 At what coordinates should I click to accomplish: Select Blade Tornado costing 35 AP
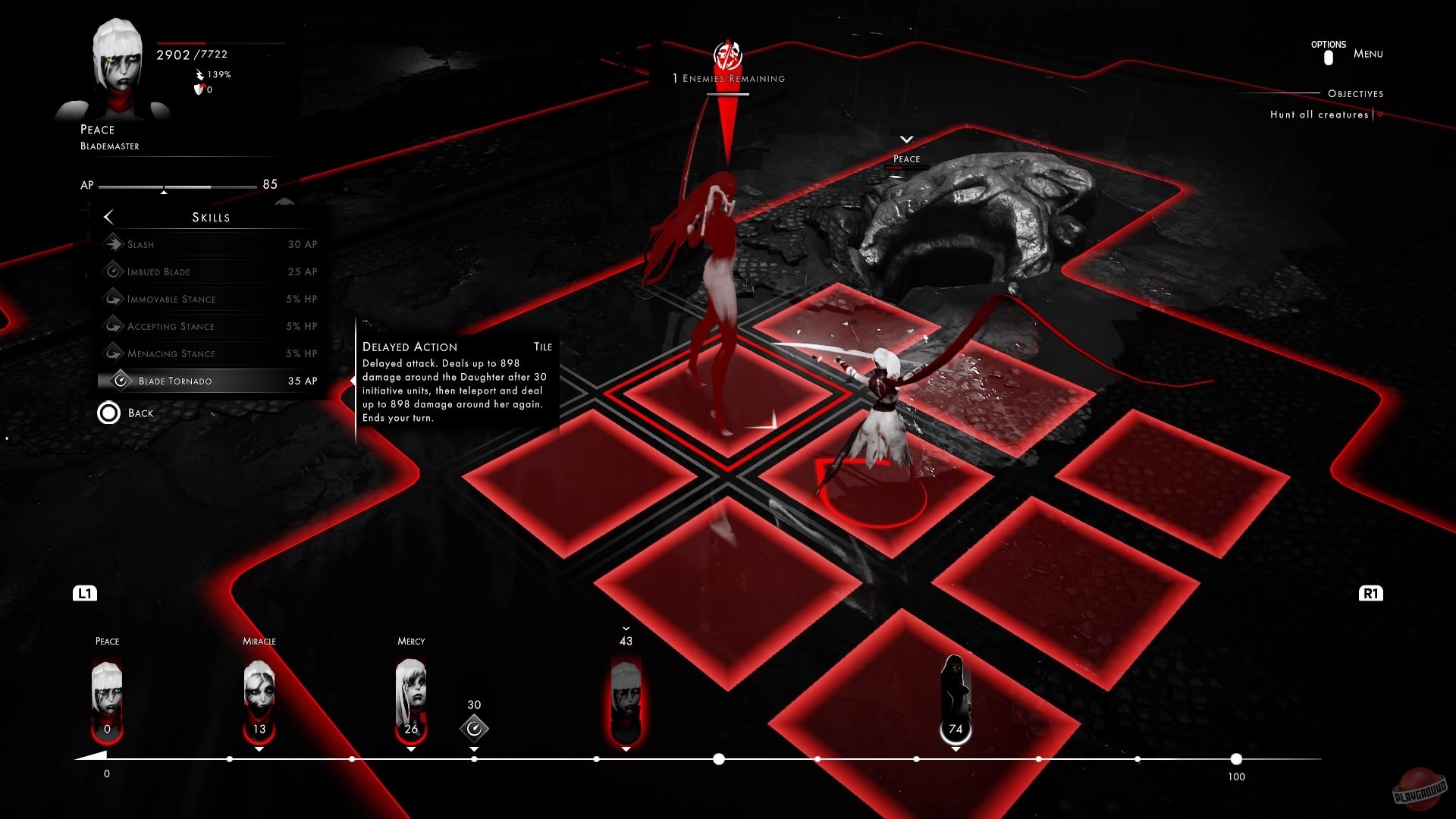pyautogui.click(x=211, y=381)
